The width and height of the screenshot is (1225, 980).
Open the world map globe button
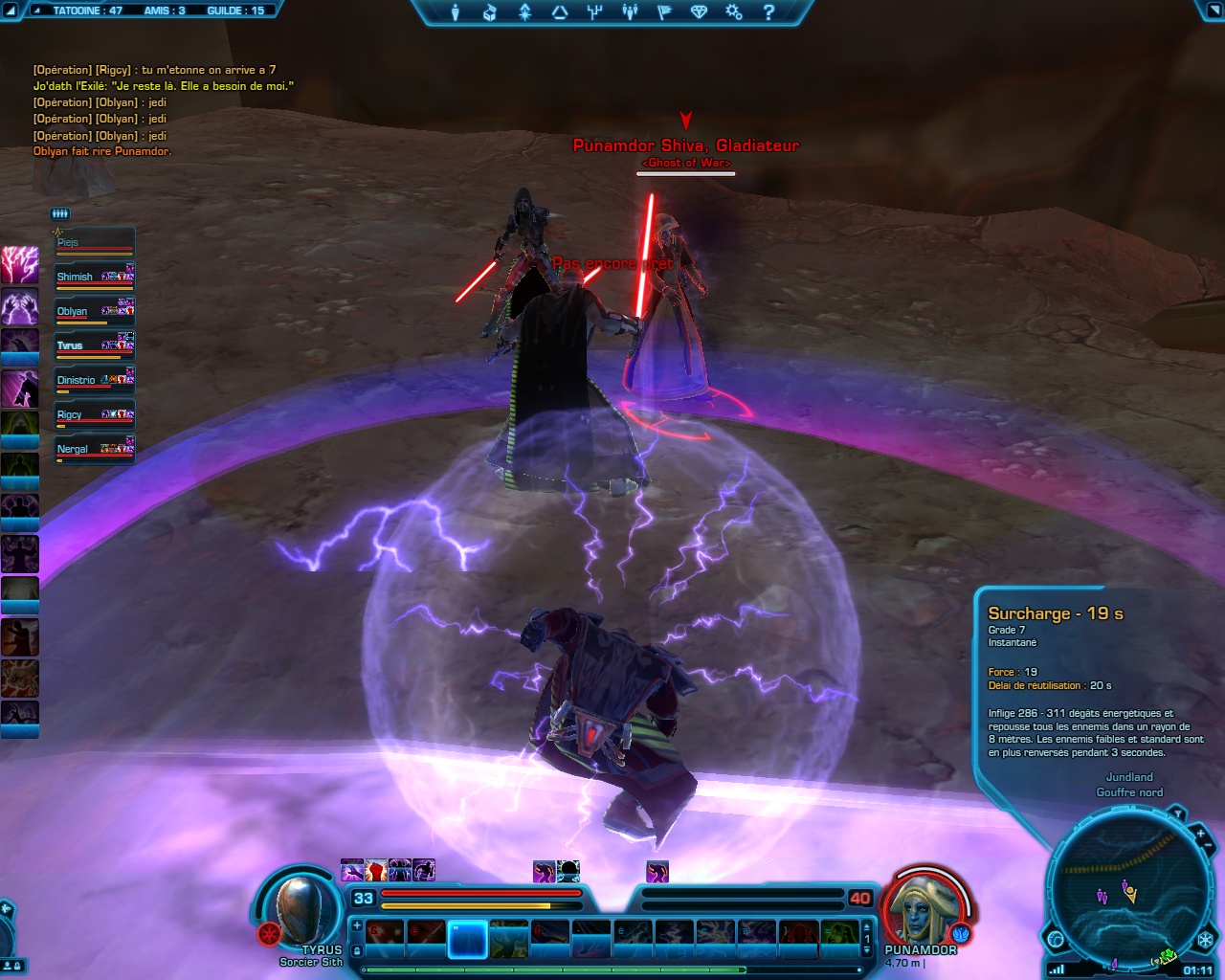[x=1057, y=939]
